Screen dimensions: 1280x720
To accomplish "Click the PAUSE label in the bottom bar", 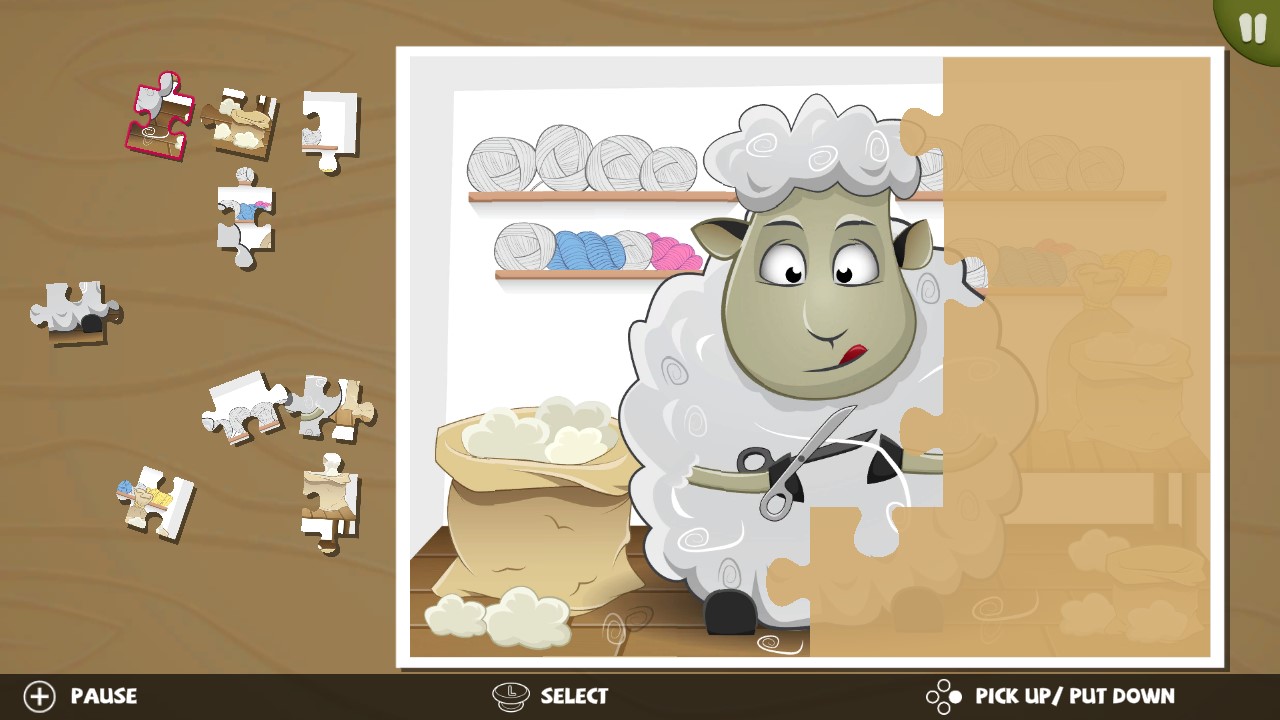I will click(x=105, y=696).
